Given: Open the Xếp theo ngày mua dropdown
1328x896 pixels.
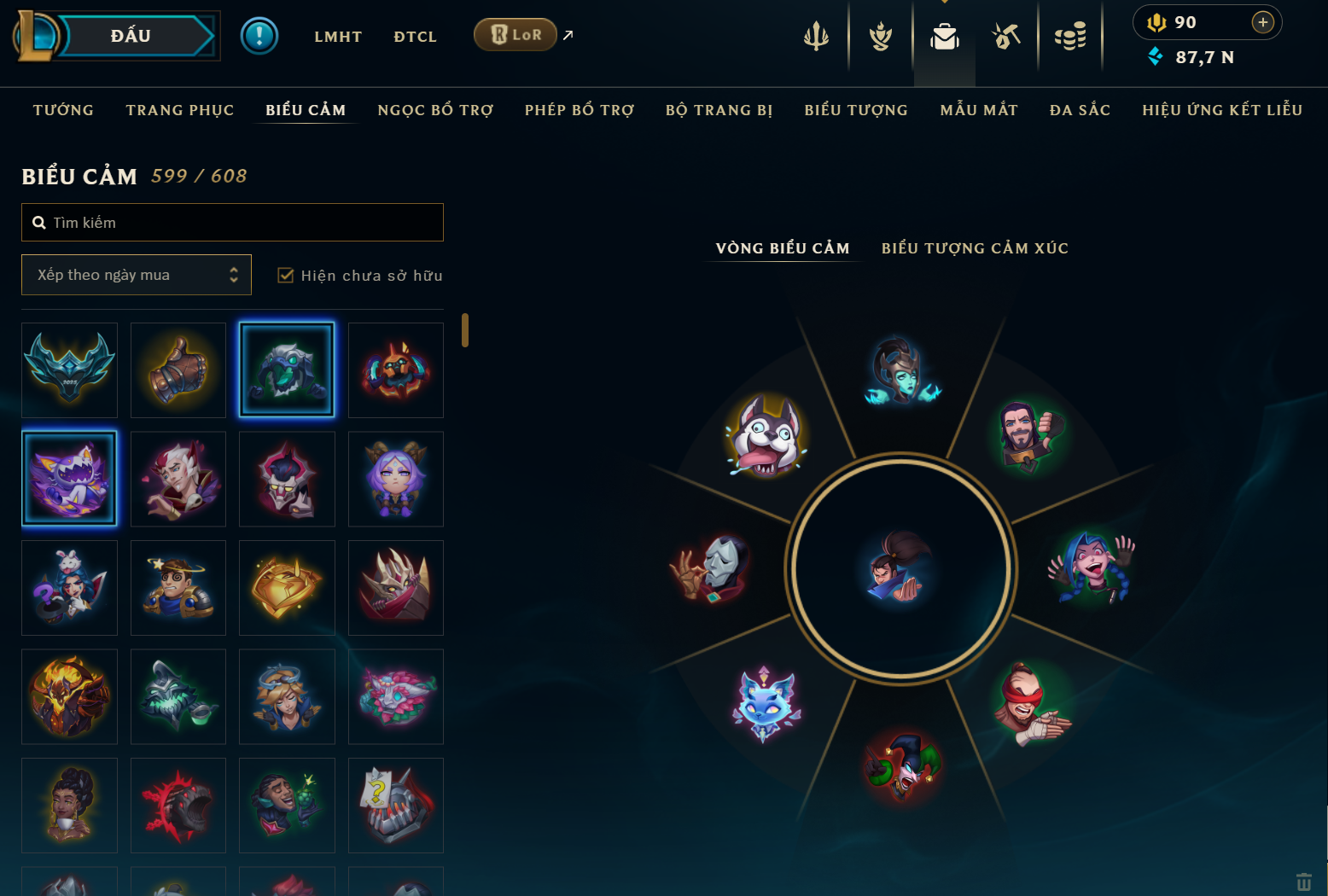Looking at the screenshot, I should click(x=137, y=275).
